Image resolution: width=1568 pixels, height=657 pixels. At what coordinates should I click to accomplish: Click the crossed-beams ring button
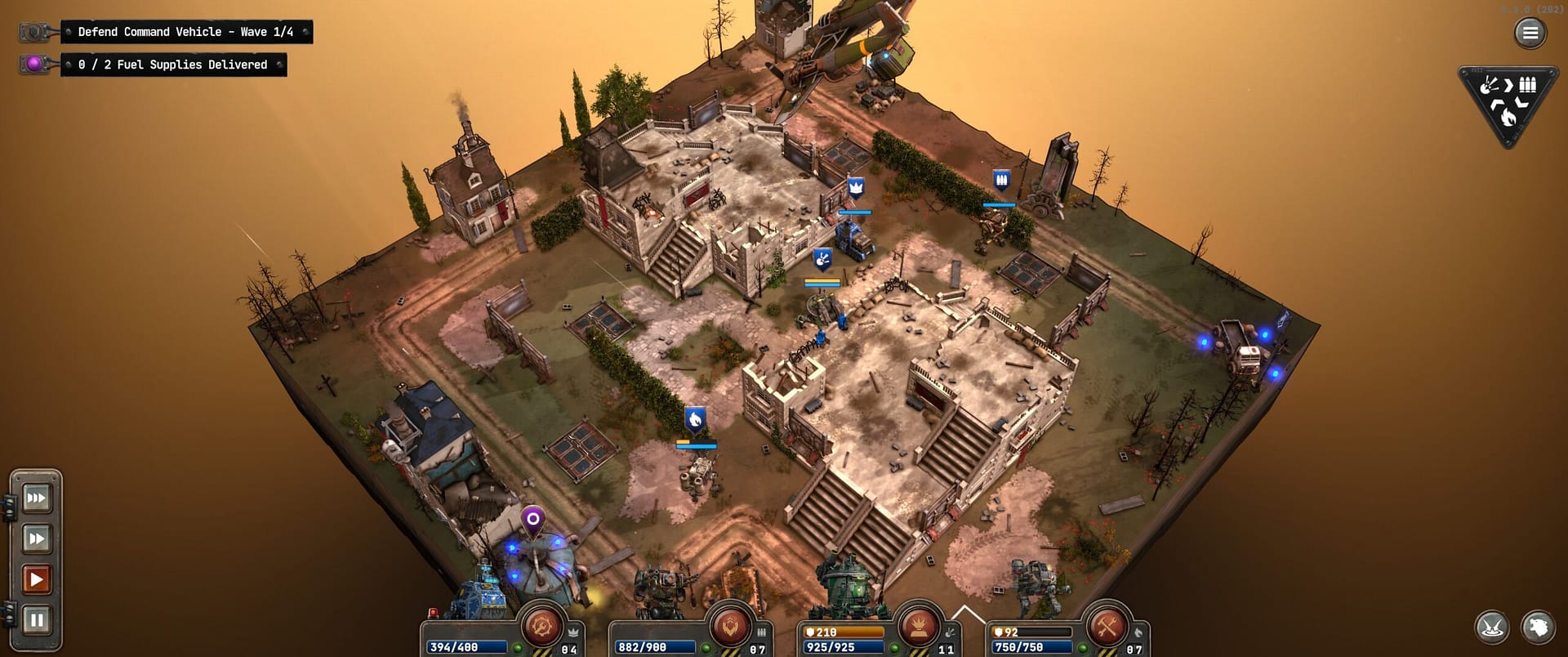[x=1492, y=627]
